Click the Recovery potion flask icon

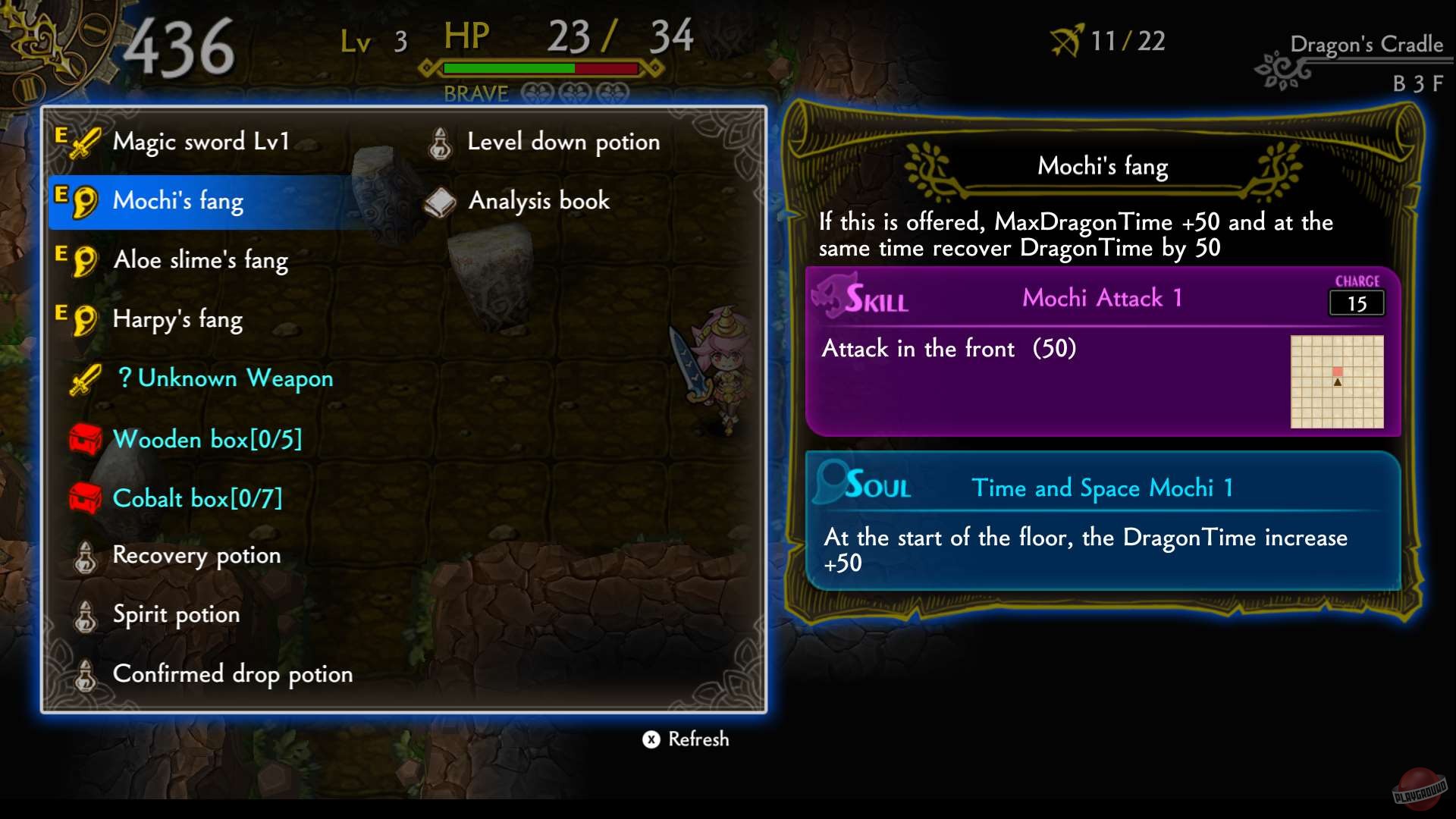click(x=86, y=556)
